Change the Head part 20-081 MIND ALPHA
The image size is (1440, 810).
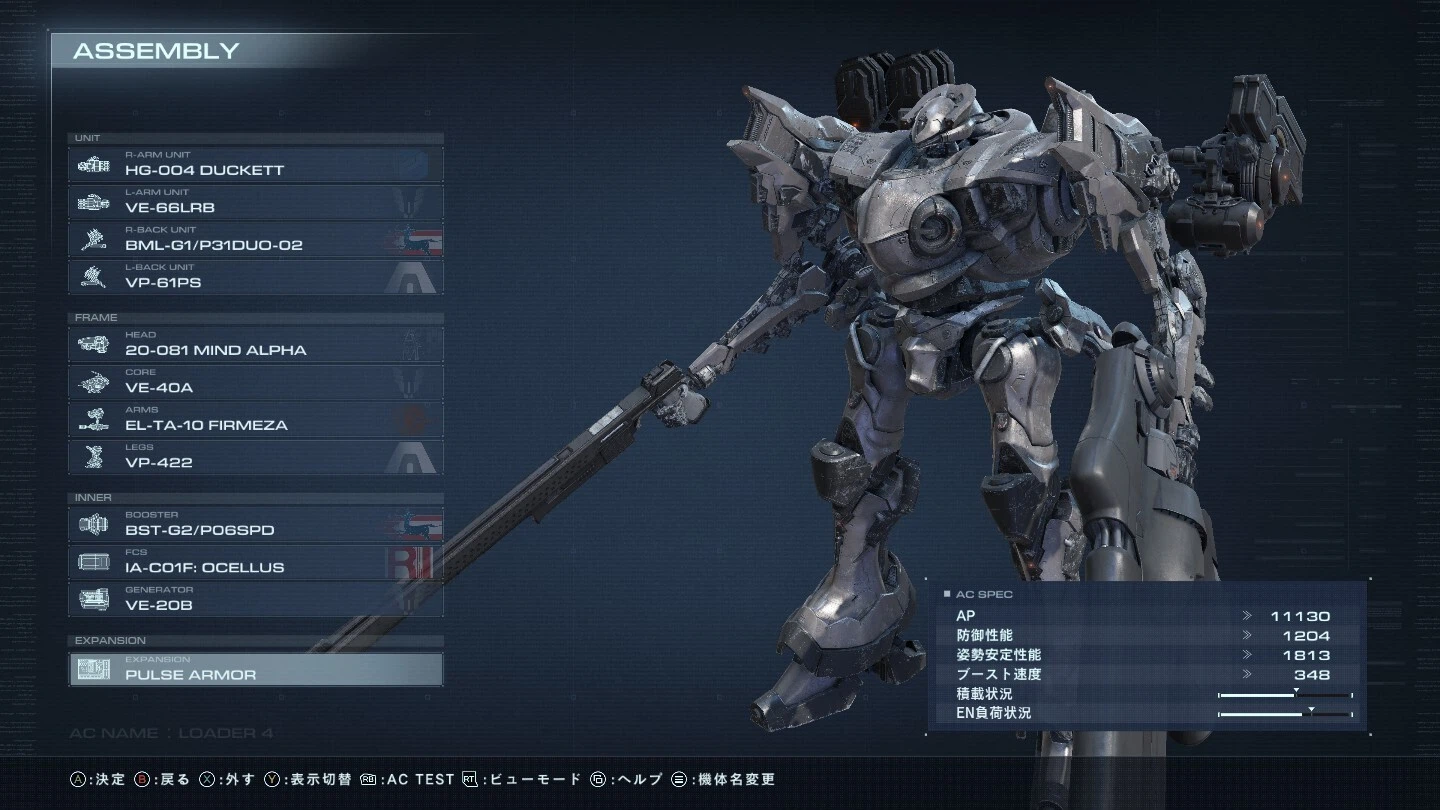point(256,345)
